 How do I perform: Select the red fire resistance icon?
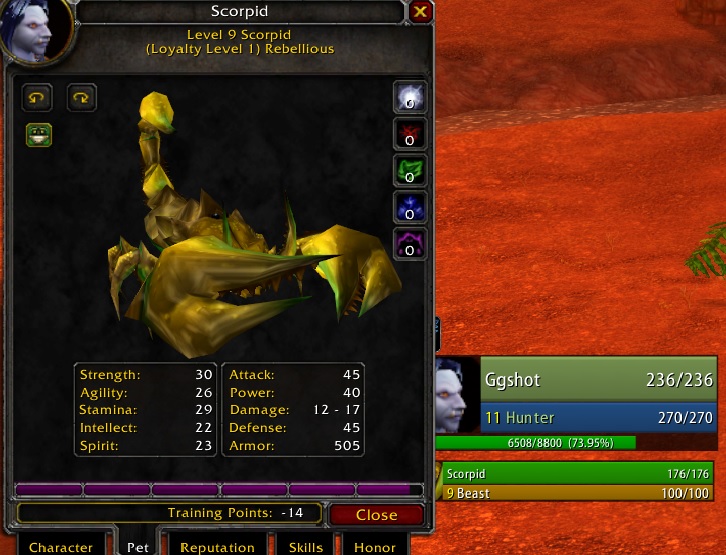click(x=410, y=134)
